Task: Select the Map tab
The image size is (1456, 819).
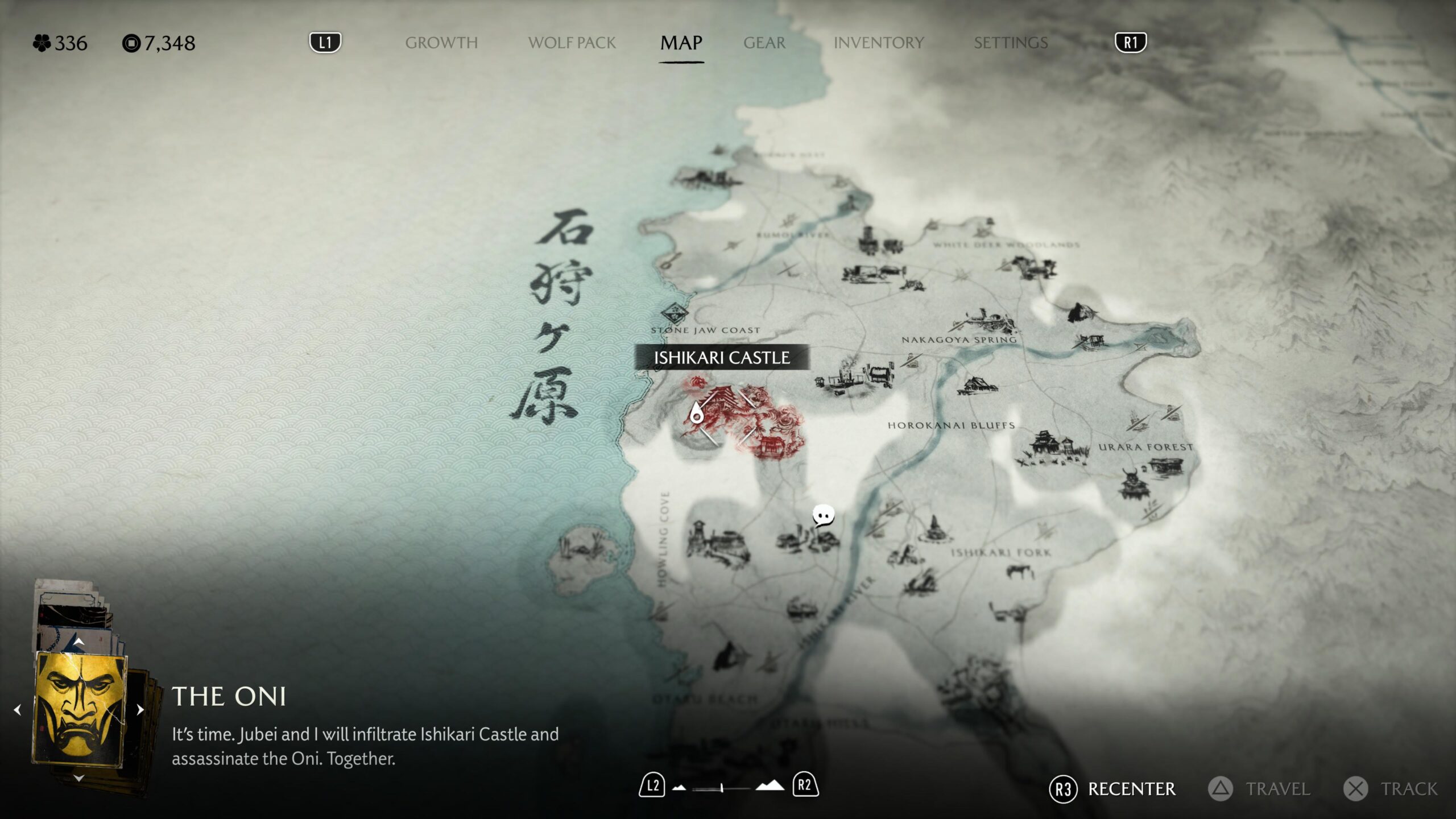Action: [681, 43]
